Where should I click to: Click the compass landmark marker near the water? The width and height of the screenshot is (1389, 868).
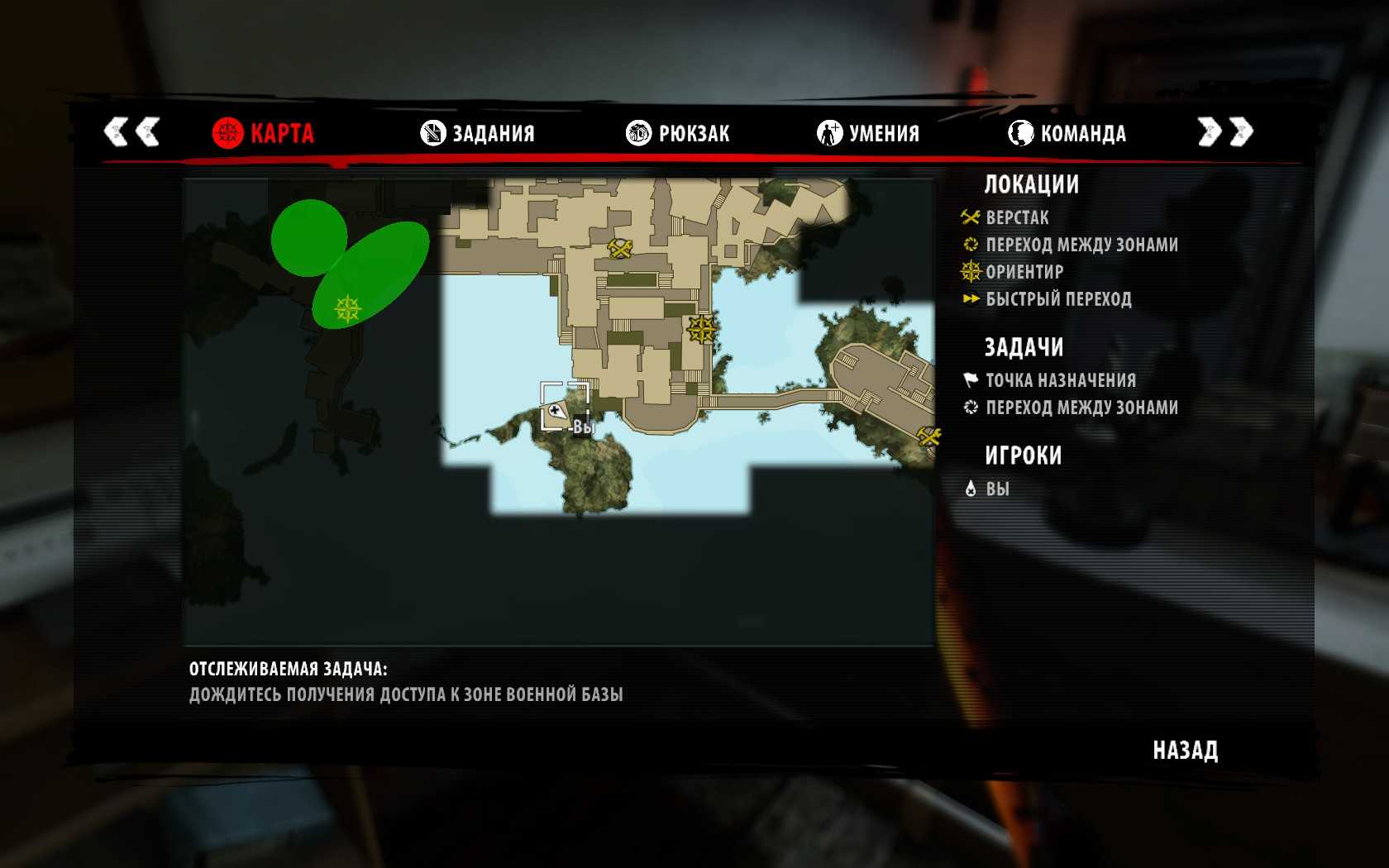point(702,330)
